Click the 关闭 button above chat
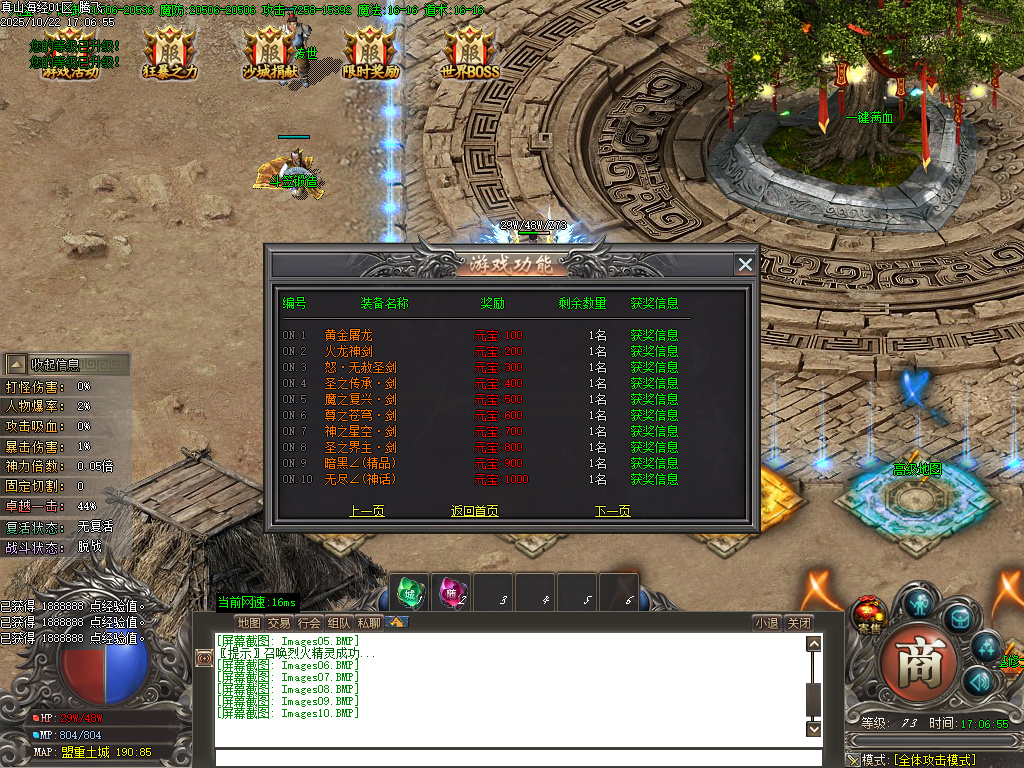The image size is (1024, 768). [x=798, y=622]
